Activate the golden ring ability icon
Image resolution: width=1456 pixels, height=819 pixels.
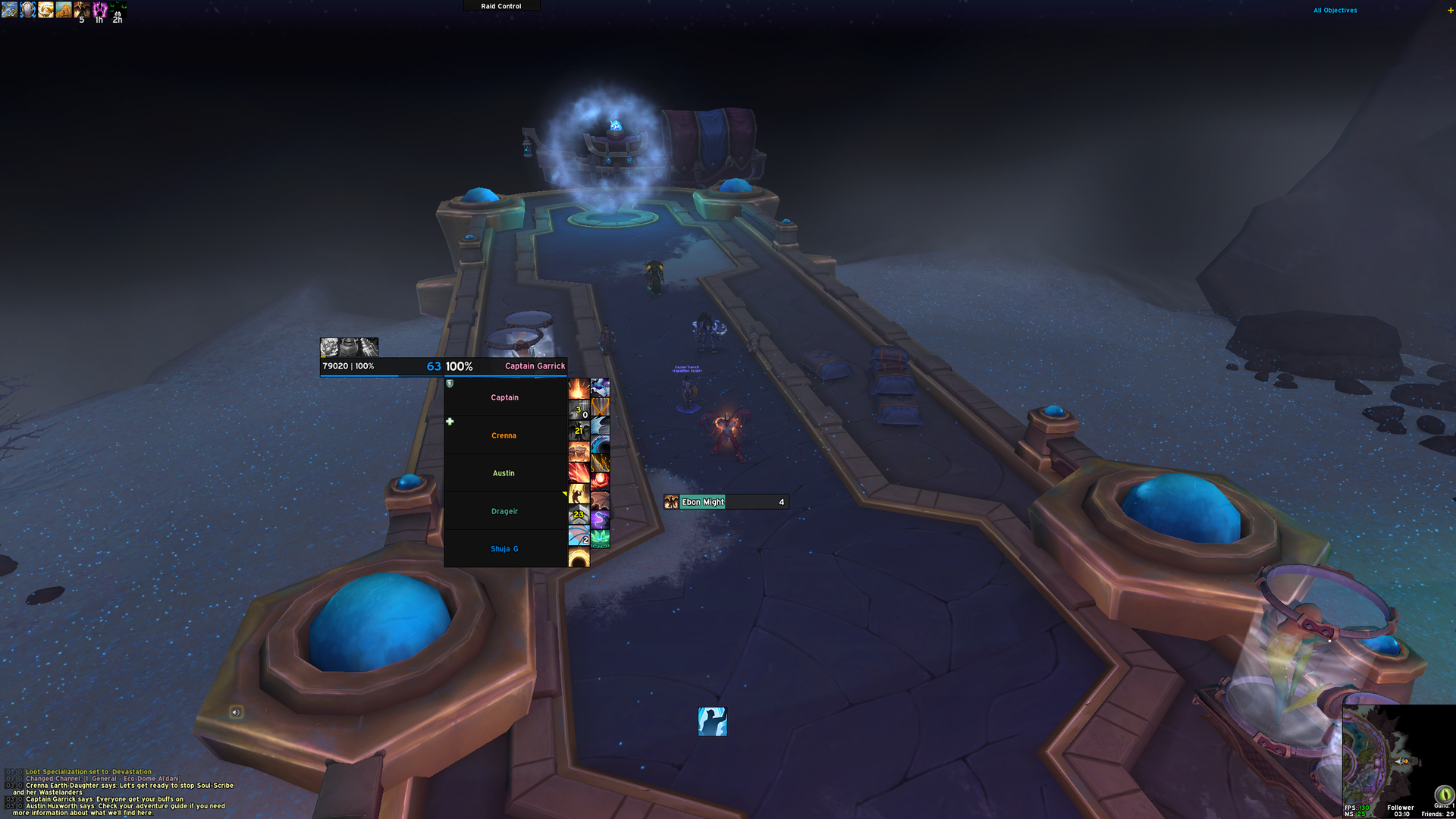click(579, 559)
